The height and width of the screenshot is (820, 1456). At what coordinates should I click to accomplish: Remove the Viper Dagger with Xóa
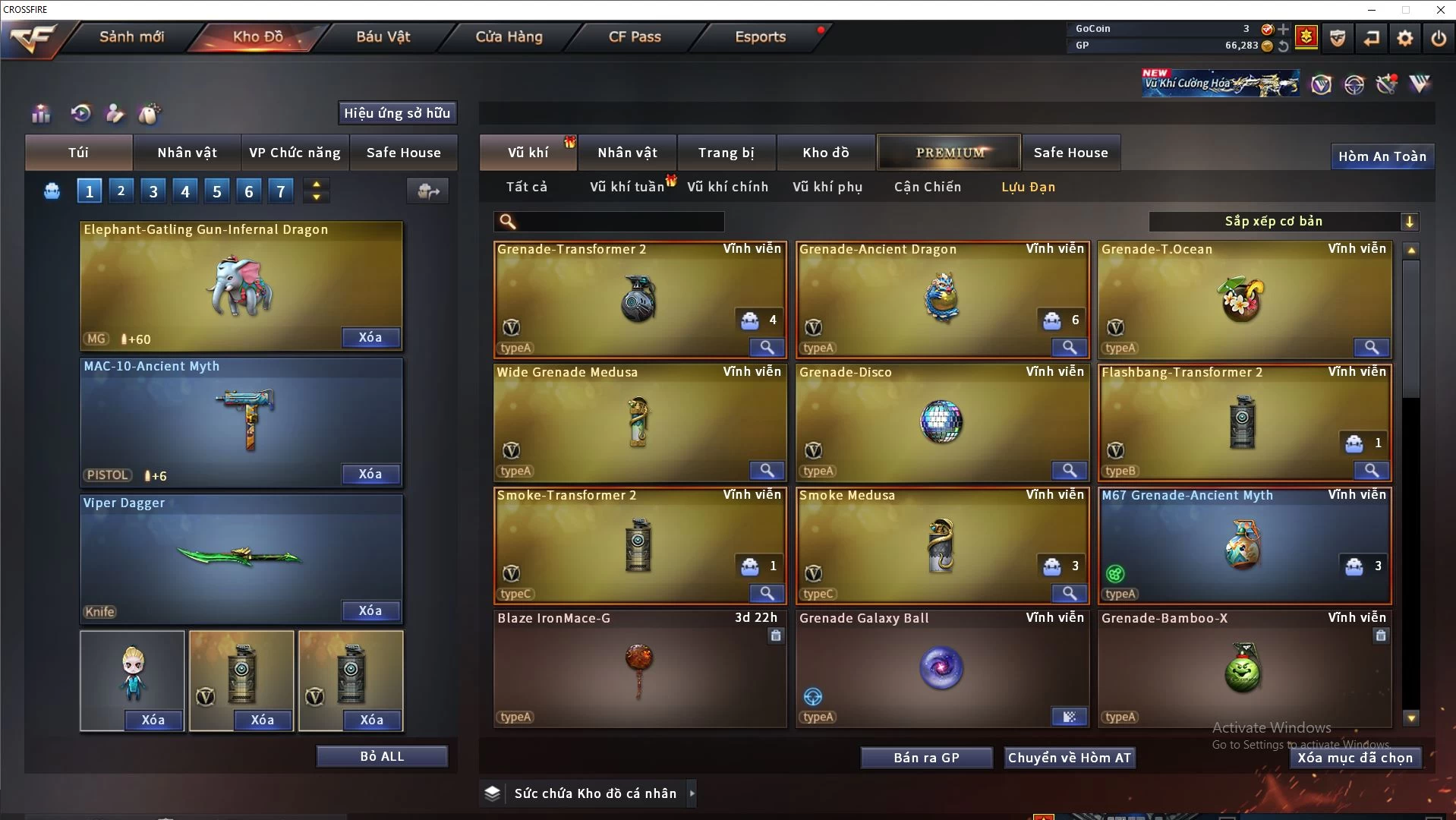(370, 610)
